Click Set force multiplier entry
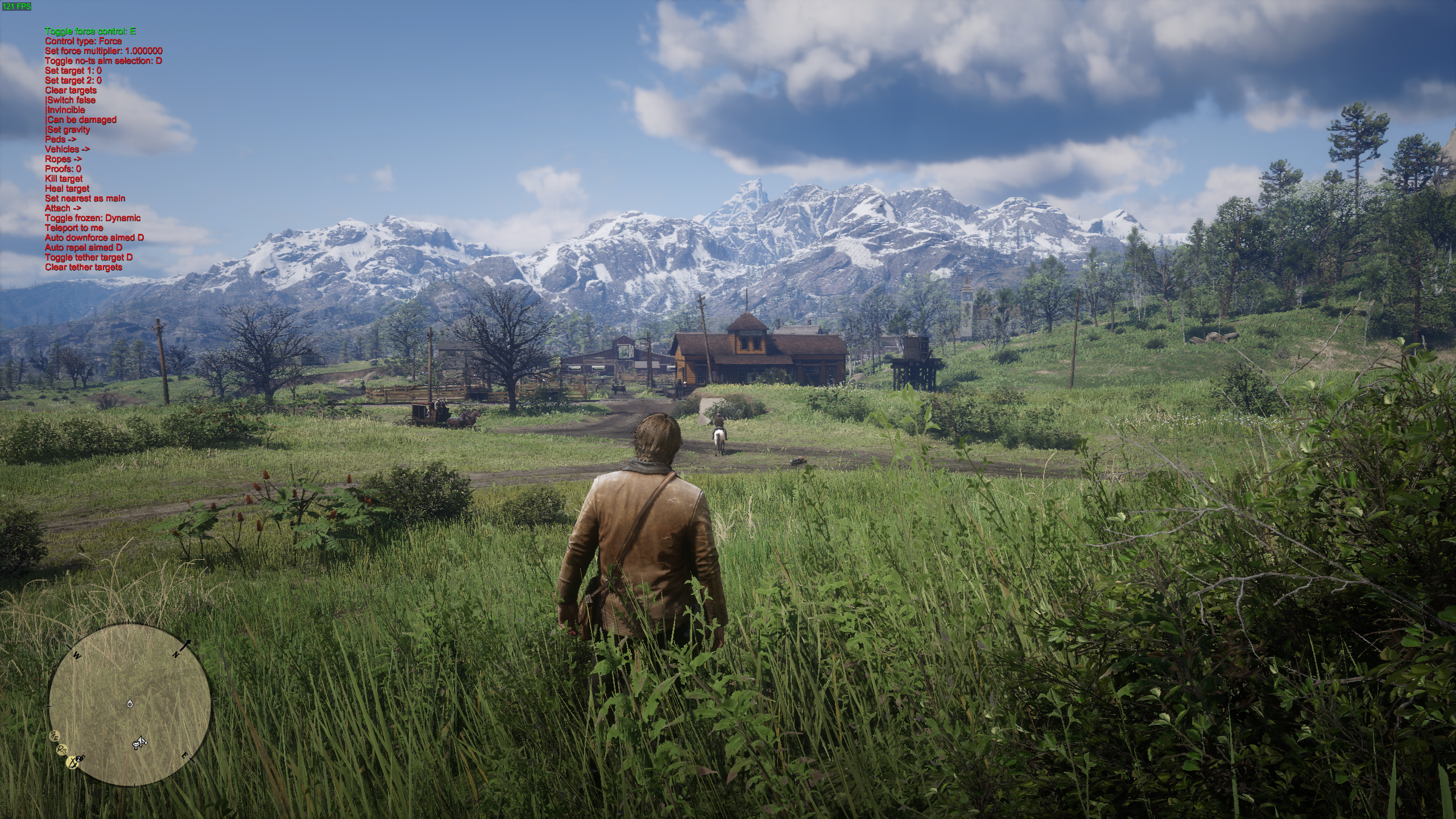Image resolution: width=1456 pixels, height=819 pixels. point(104,51)
